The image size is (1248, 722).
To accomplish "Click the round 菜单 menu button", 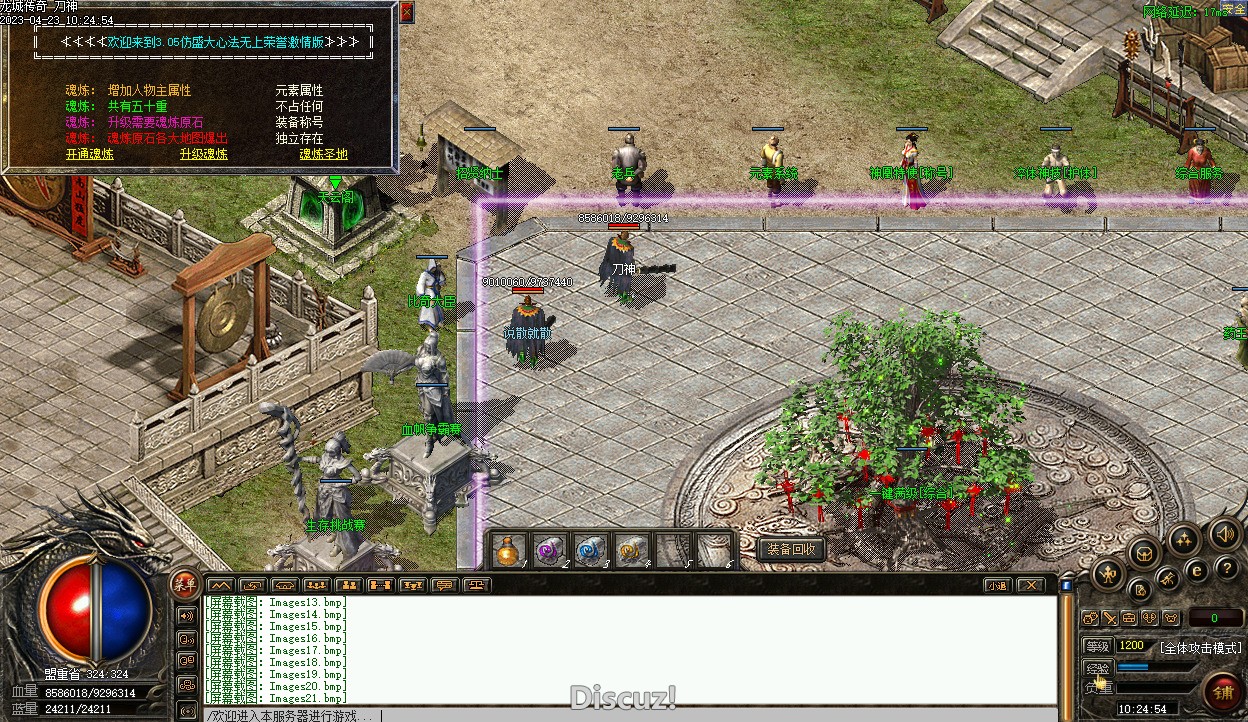I will tap(185, 582).
